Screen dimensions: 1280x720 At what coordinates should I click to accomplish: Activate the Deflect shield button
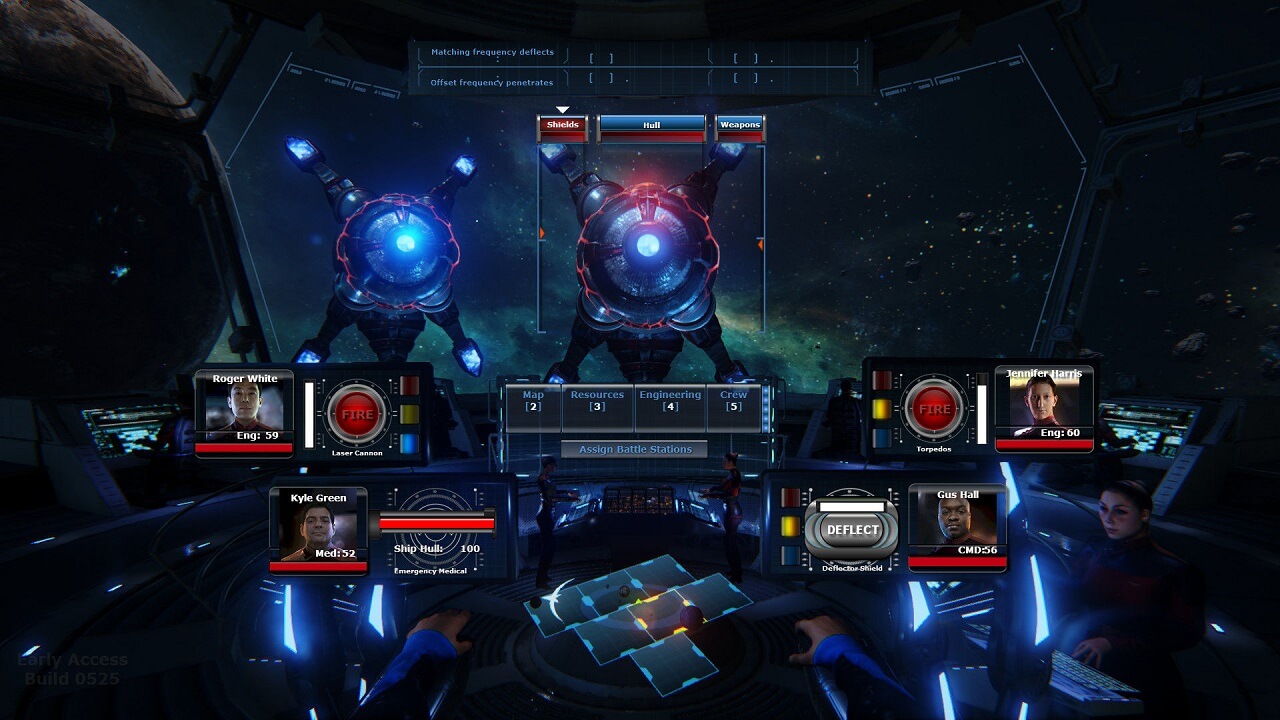(853, 530)
